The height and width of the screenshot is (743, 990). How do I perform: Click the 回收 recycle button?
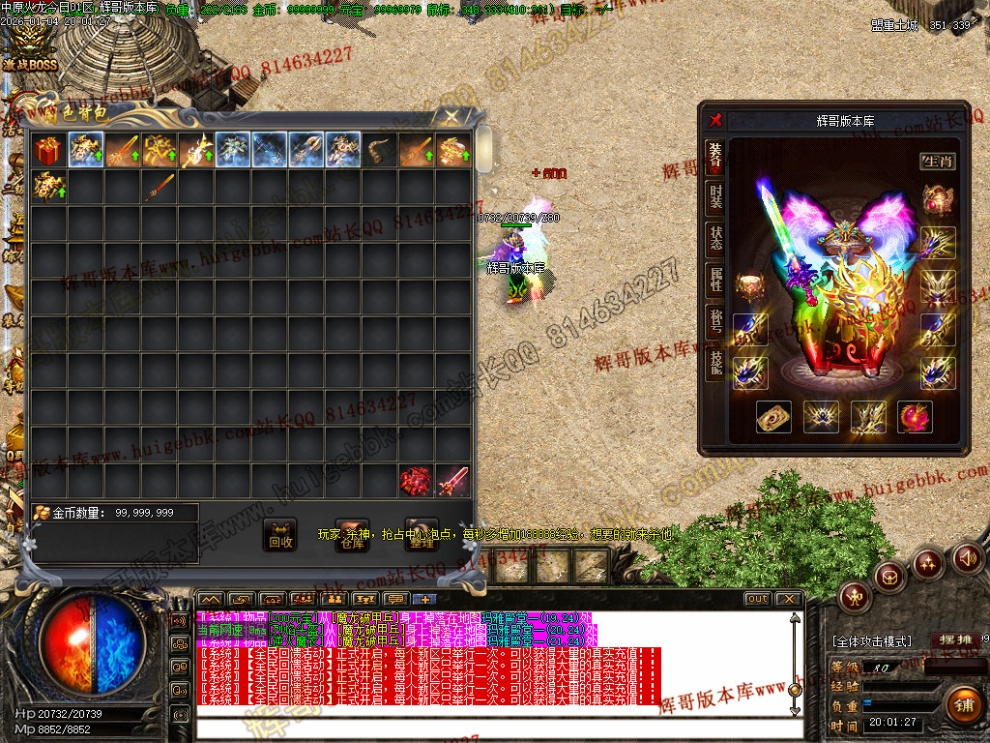point(281,537)
